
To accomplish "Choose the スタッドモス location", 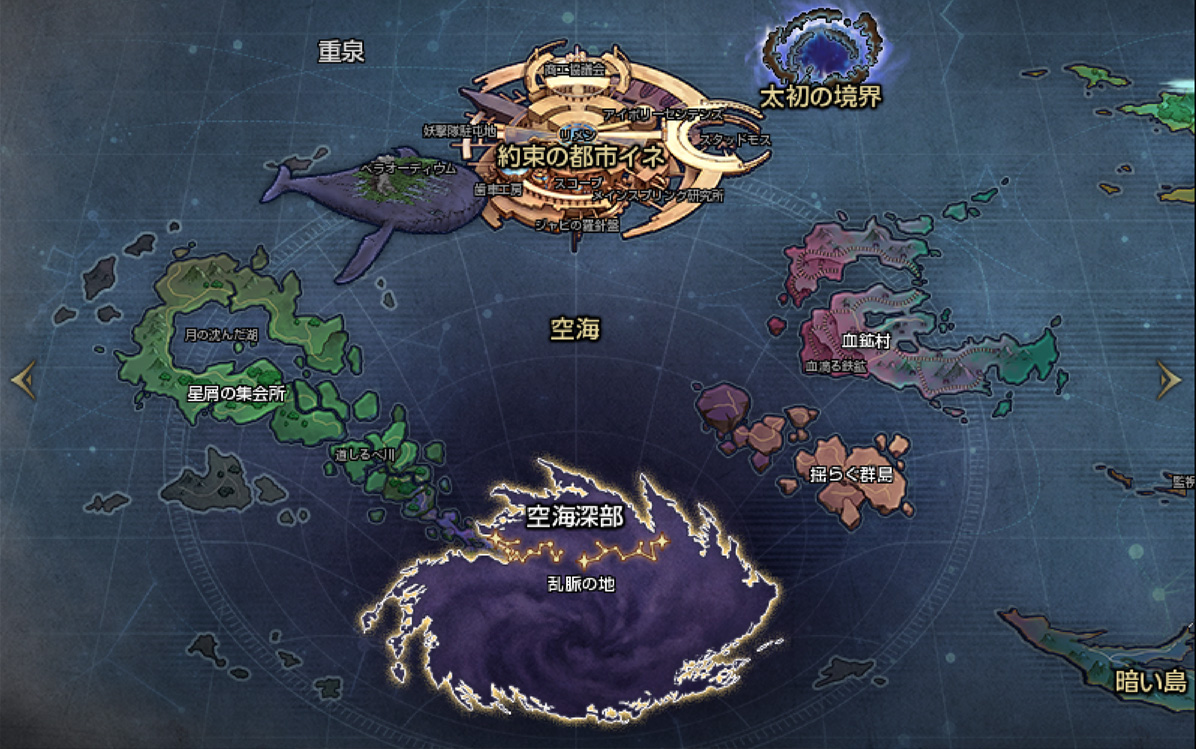I will tap(735, 140).
